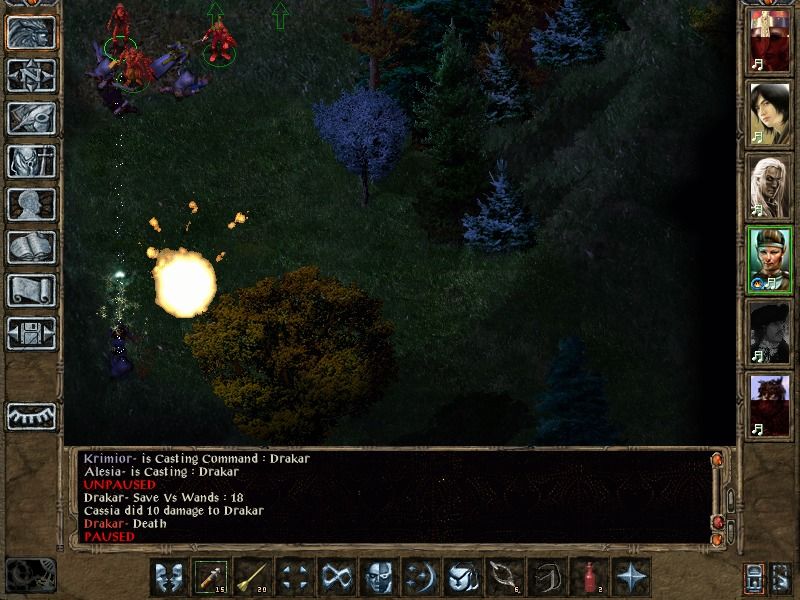800x600 pixels.
Task: Click the dialogue mask button
Action: coord(169,577)
